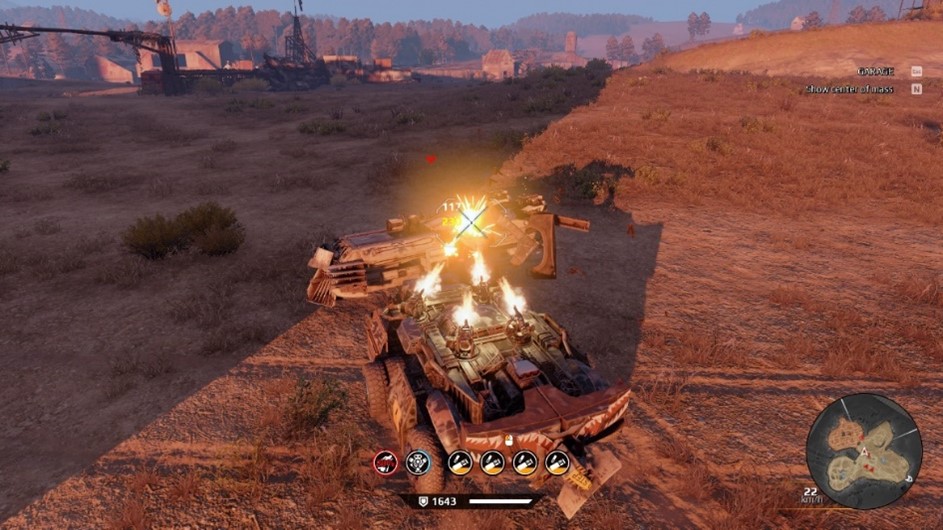Select the red-ringed vehicle module icon
943x530 pixels.
coord(385,462)
